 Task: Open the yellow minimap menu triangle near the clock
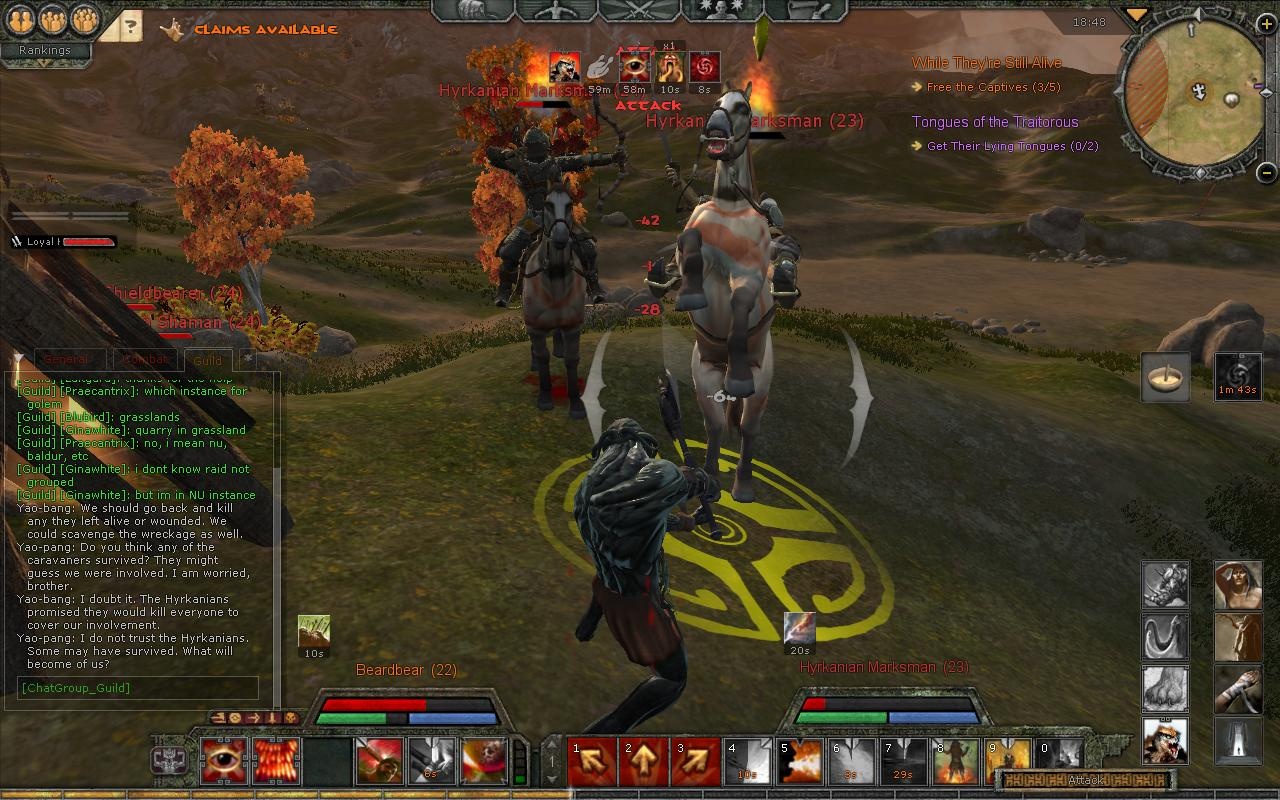(x=1135, y=16)
